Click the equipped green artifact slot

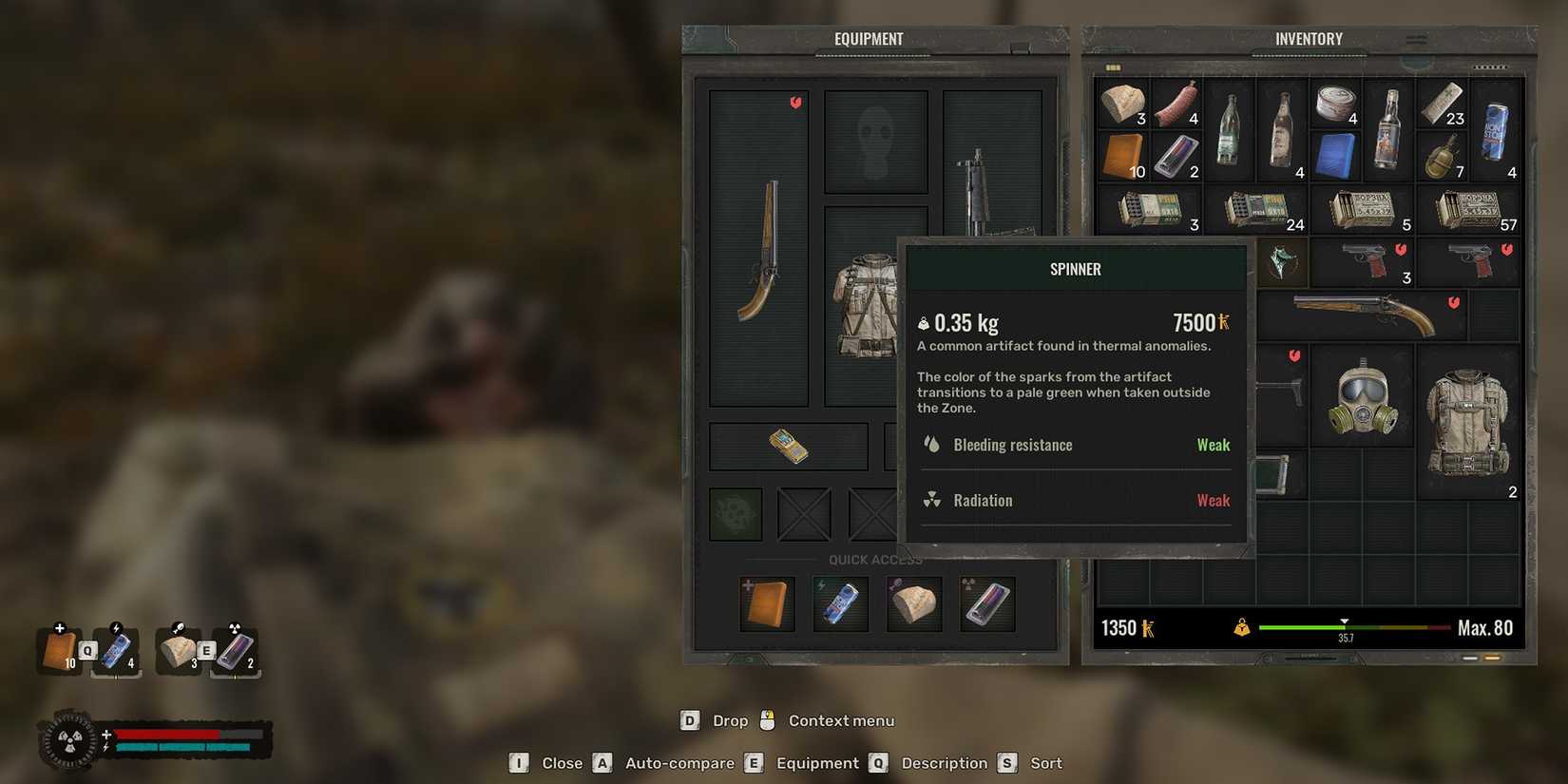tap(734, 513)
